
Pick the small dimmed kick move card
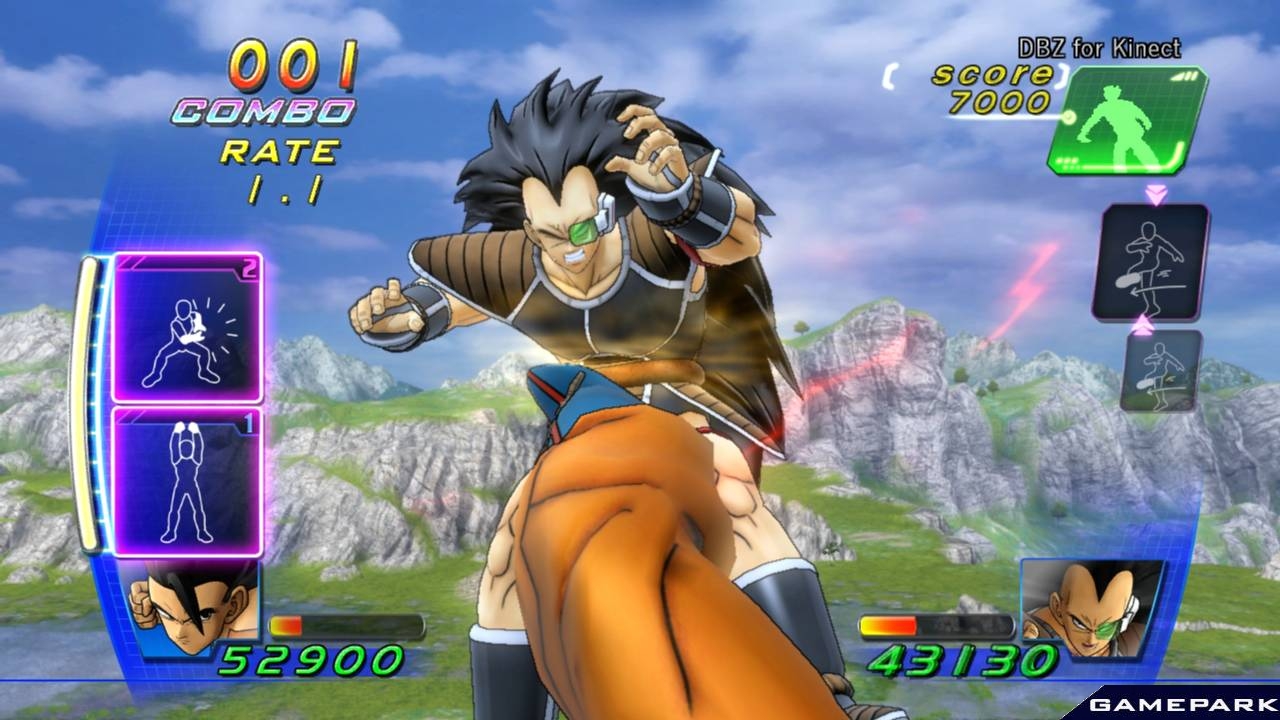click(1161, 371)
